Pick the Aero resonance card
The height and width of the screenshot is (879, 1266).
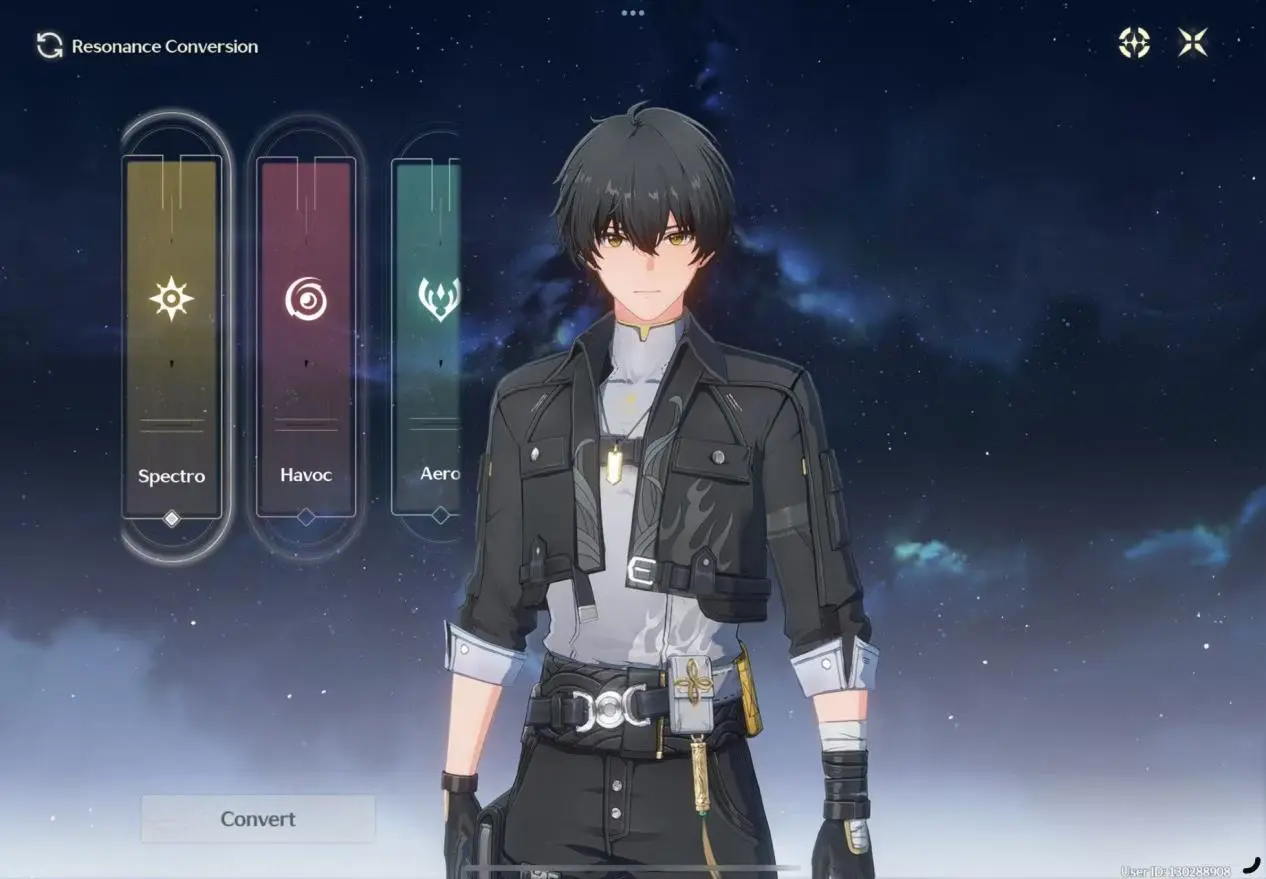pyautogui.click(x=429, y=337)
